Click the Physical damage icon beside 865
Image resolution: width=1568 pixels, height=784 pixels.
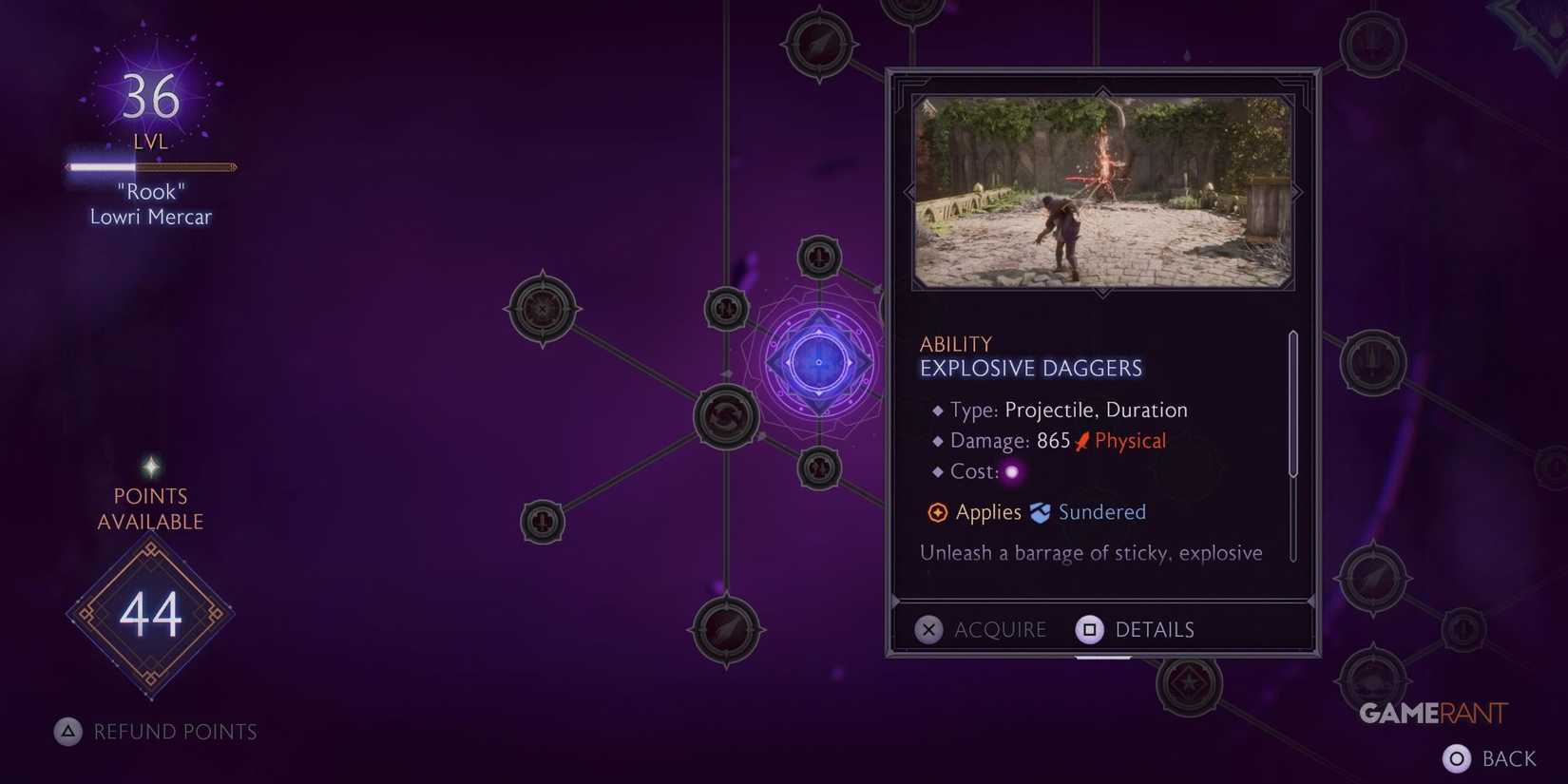[x=1080, y=440]
